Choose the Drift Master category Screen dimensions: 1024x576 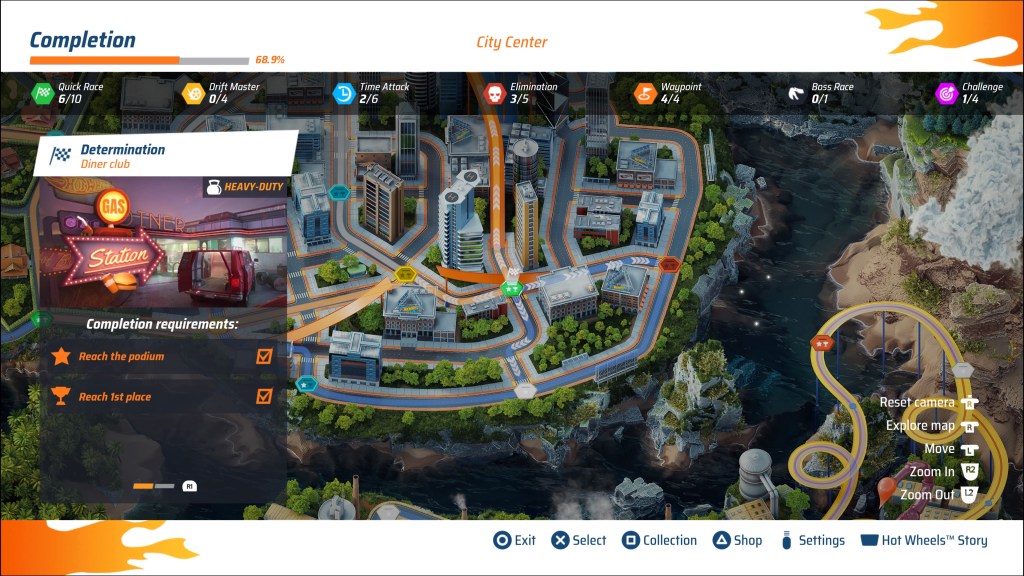(220, 93)
